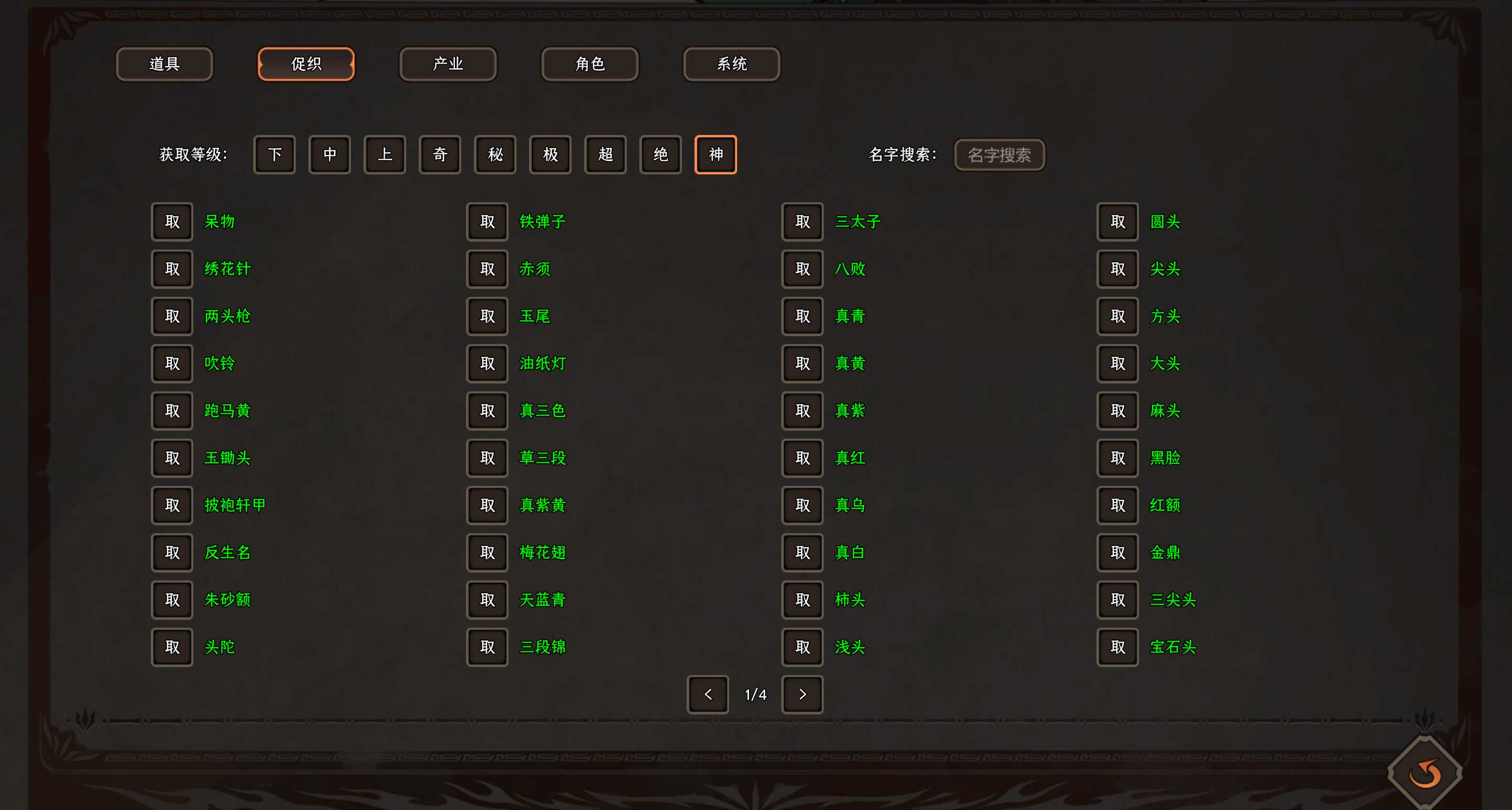
Task: Select the 超 rarity filter
Action: click(x=605, y=154)
